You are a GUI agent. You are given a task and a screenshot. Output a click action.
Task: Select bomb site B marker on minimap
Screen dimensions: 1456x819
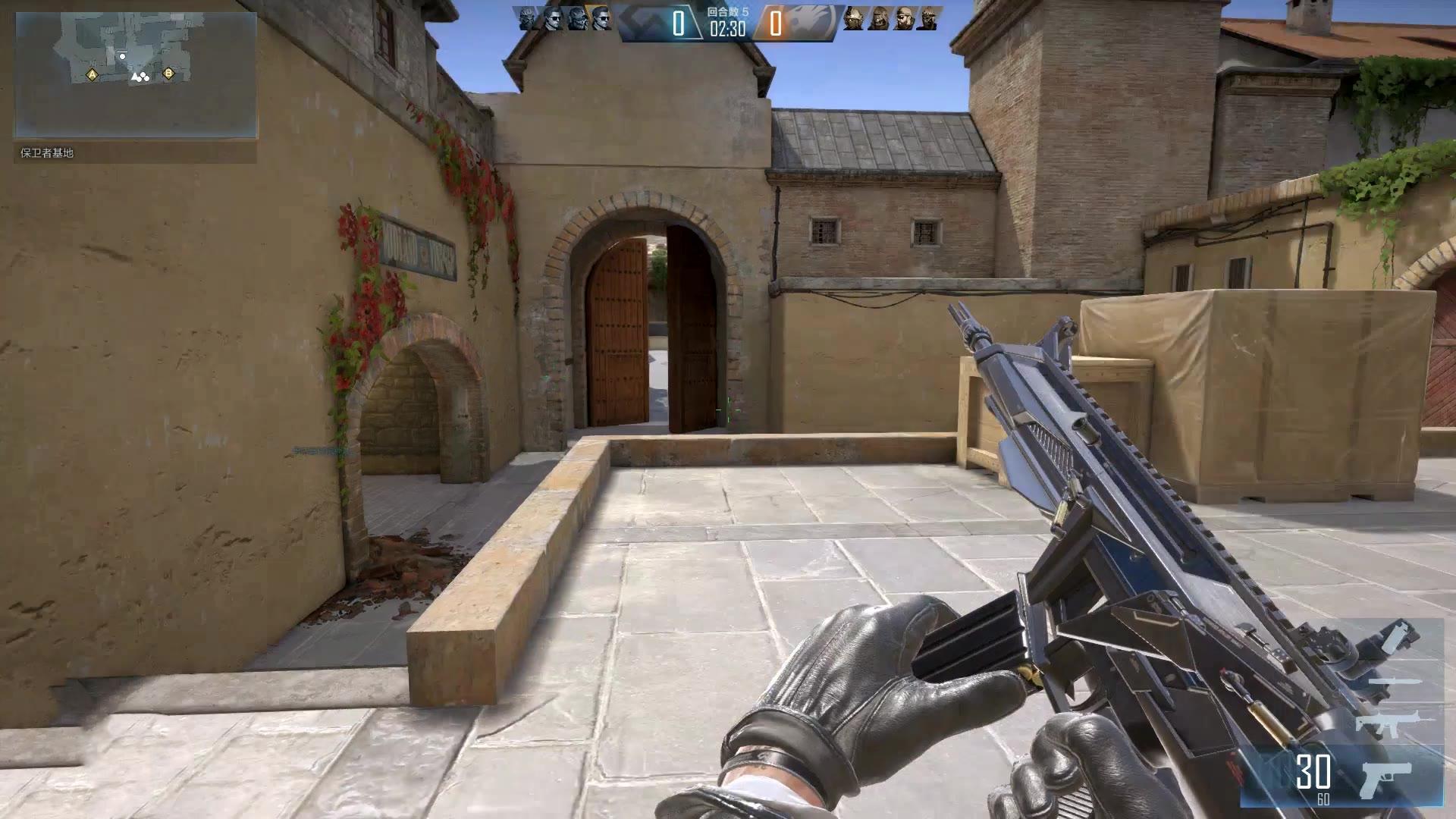pyautogui.click(x=168, y=74)
